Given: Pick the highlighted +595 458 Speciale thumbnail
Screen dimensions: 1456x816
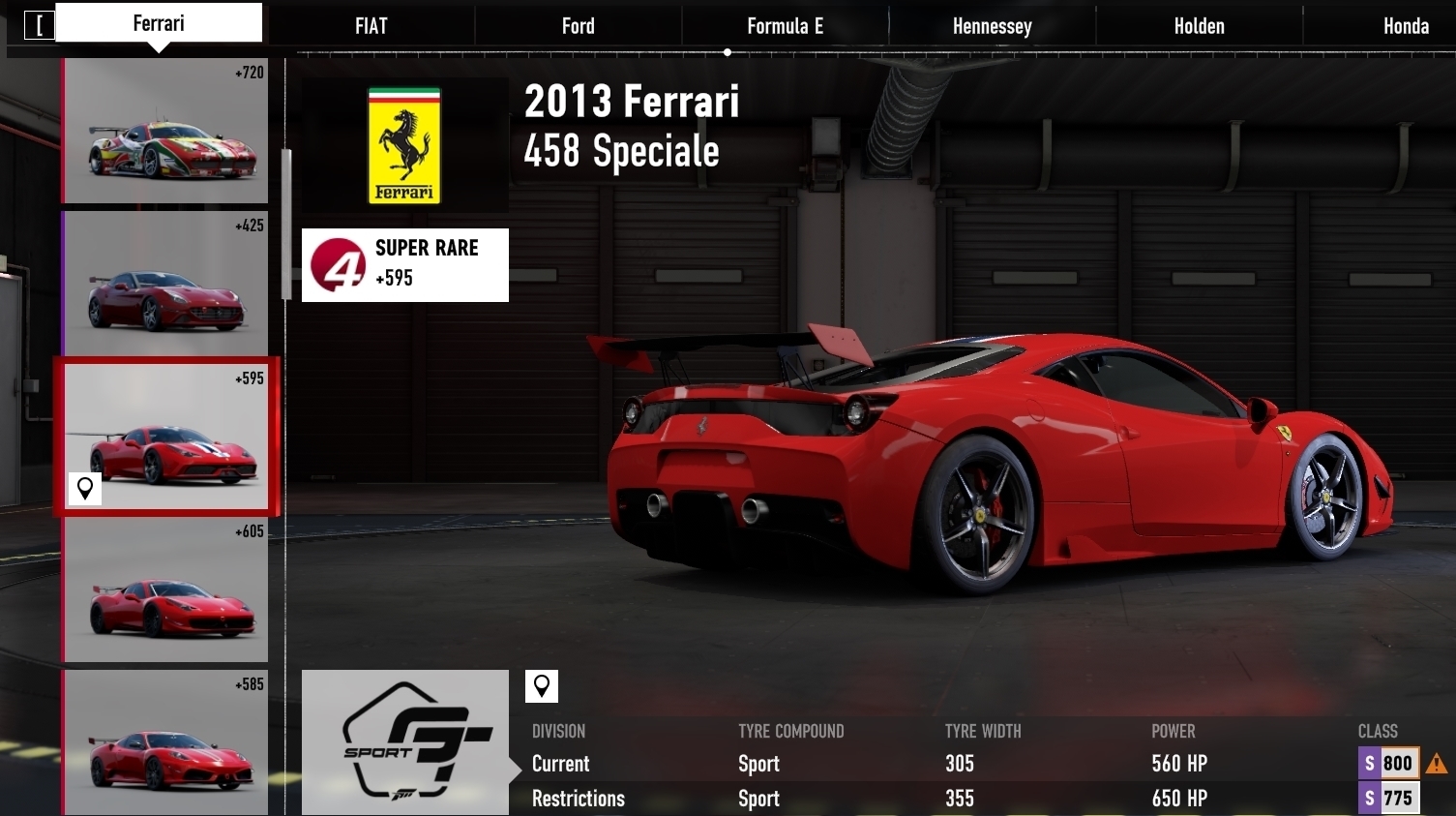Looking at the screenshot, I should (165, 437).
